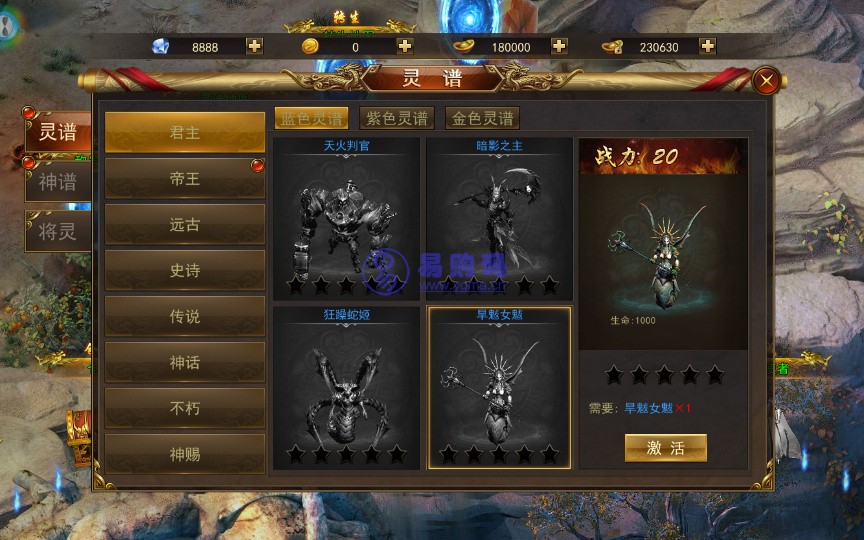Open the 神谱 side tab

[57, 182]
